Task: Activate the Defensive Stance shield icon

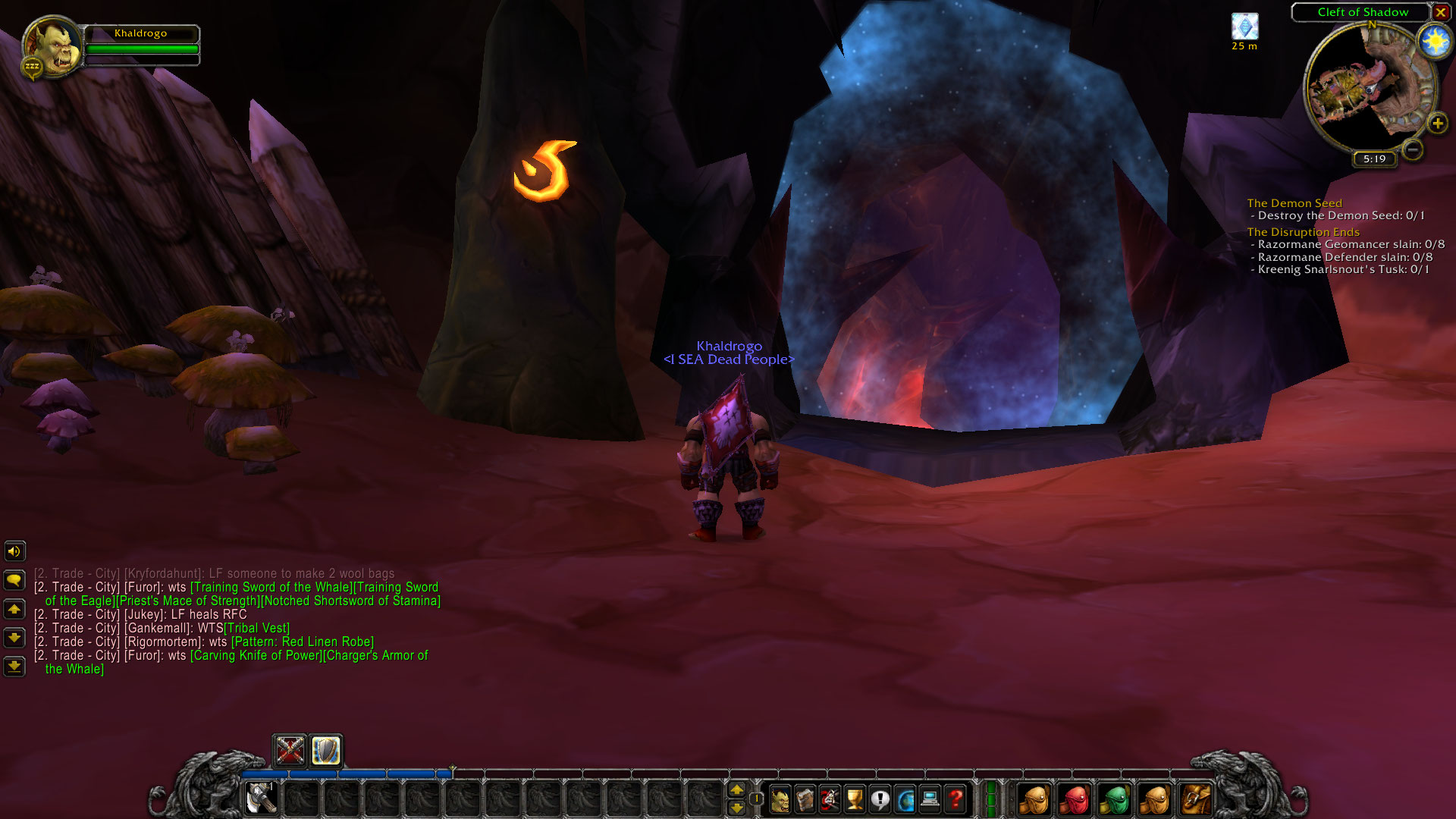Action: tap(326, 751)
